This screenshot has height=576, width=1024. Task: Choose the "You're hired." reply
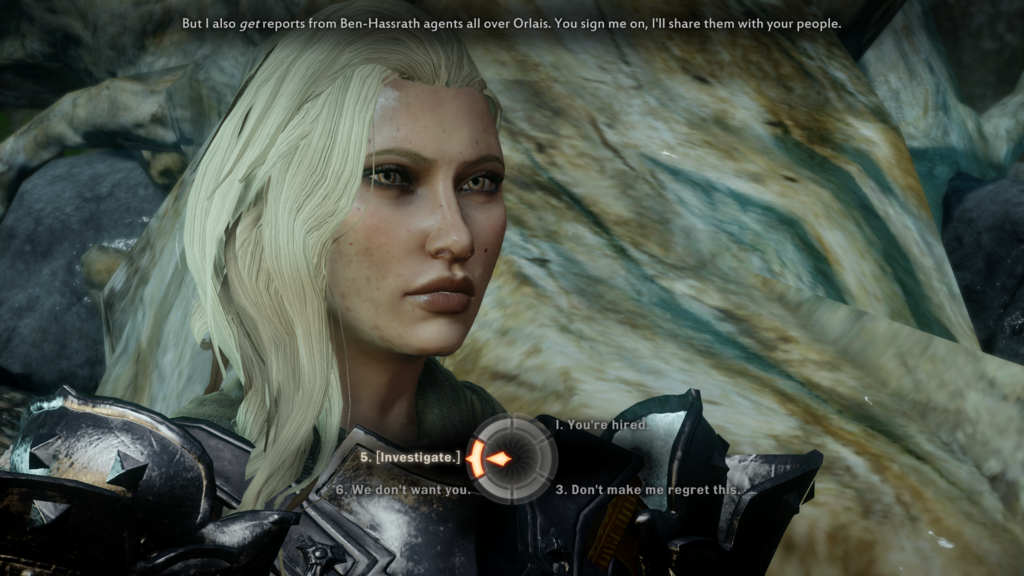tap(602, 425)
